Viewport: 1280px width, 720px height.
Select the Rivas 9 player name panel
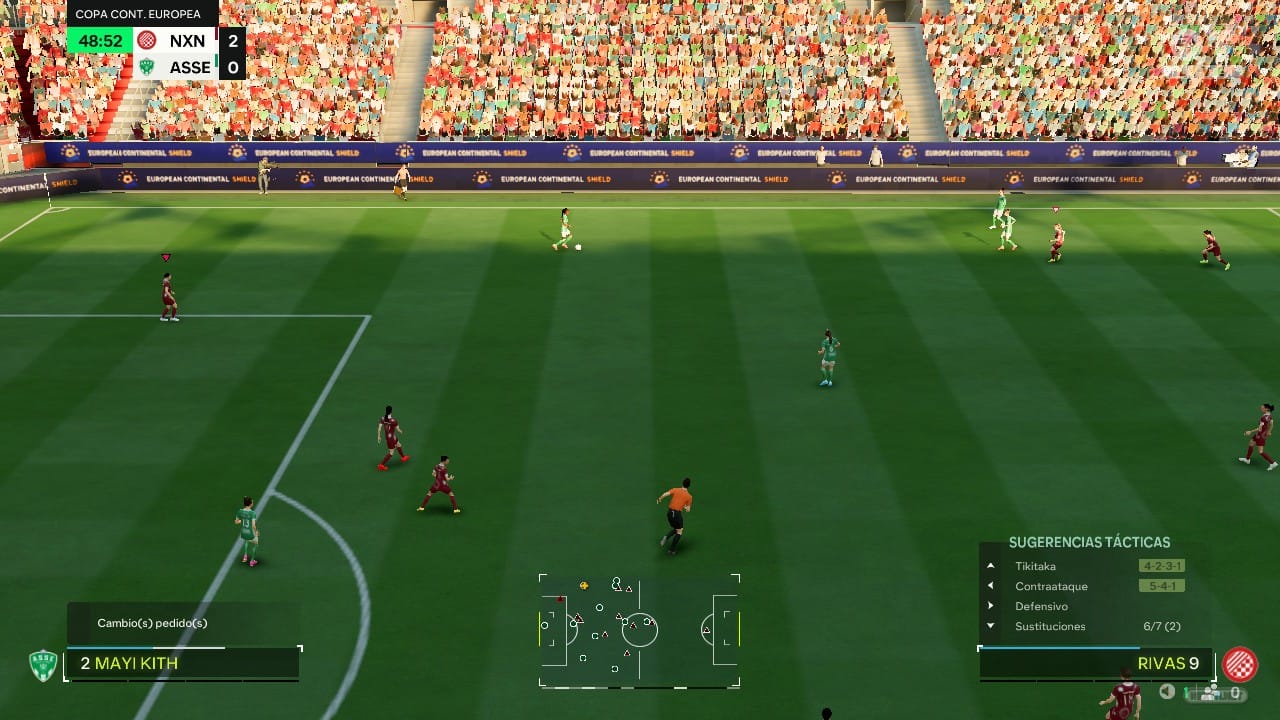point(1095,663)
